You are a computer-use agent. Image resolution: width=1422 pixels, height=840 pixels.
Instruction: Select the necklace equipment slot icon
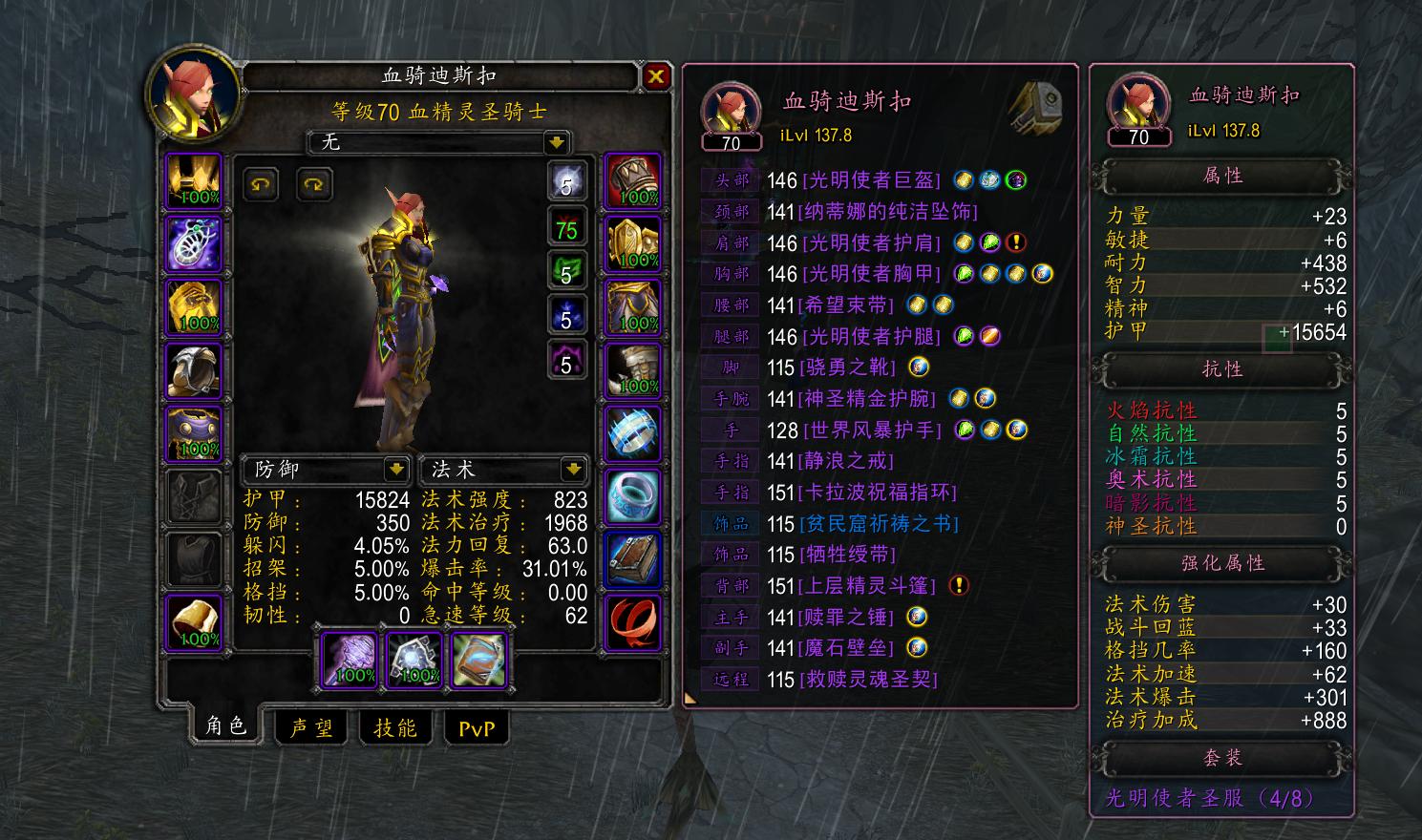(x=194, y=243)
